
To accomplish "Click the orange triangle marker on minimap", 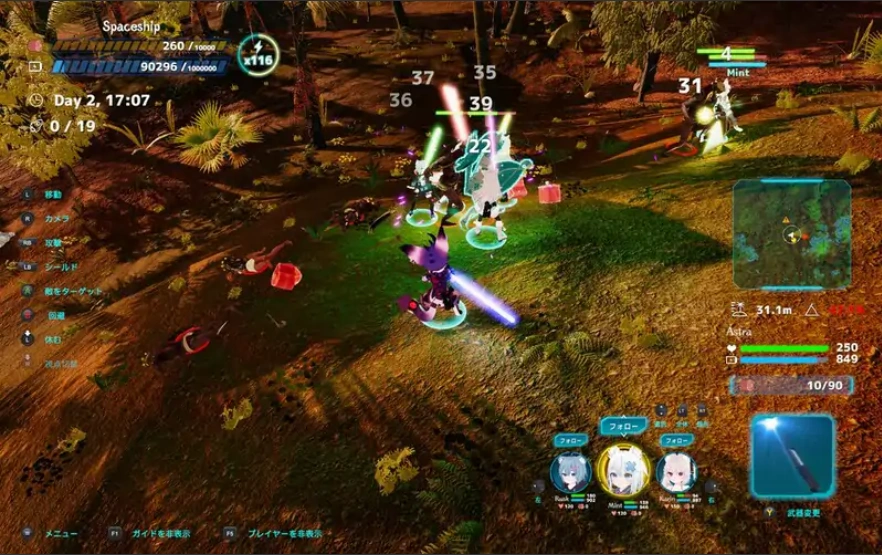I will pyautogui.click(x=786, y=217).
